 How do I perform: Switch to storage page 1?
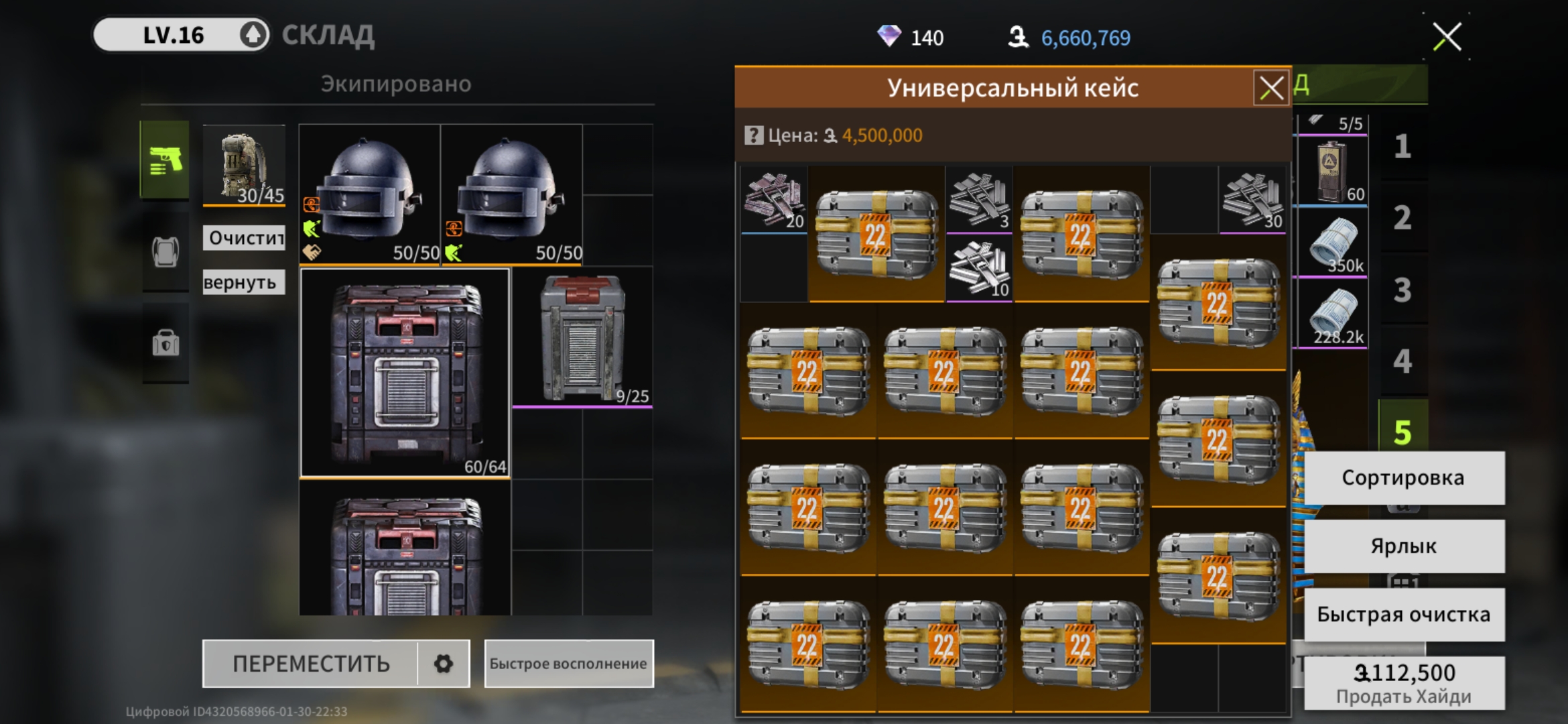tap(1402, 146)
